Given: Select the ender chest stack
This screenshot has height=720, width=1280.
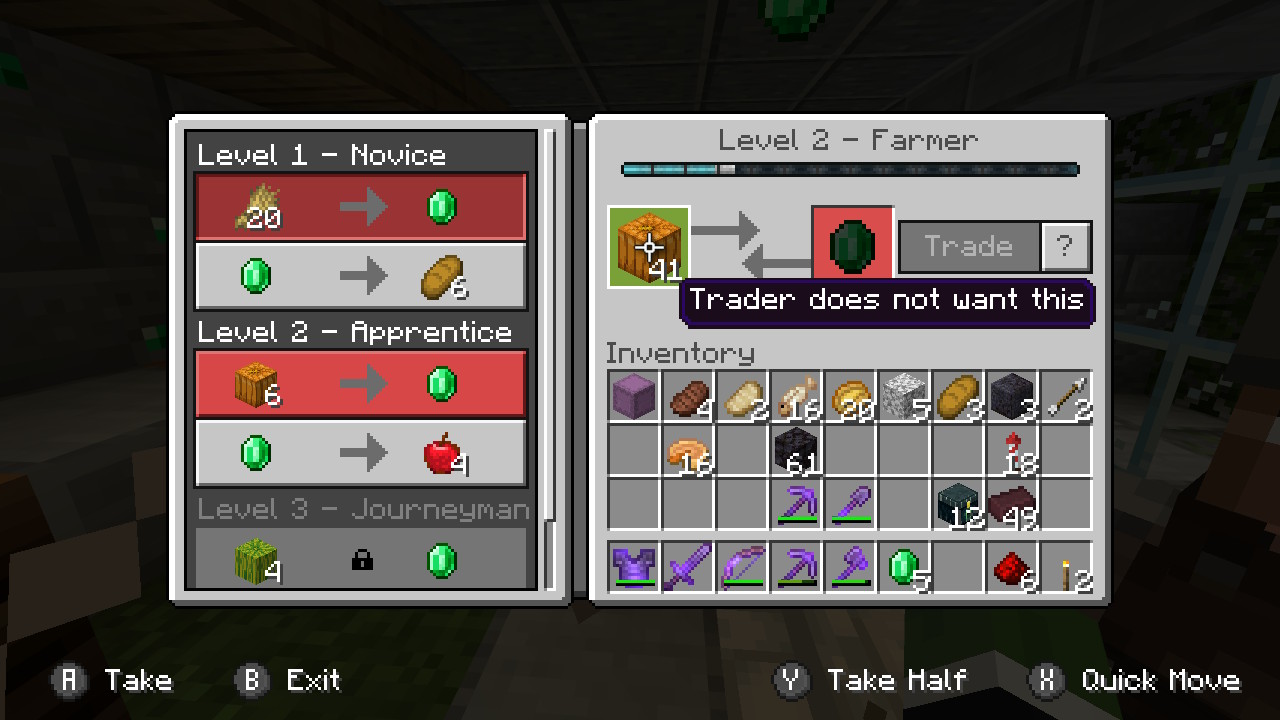Looking at the screenshot, I should [x=959, y=504].
